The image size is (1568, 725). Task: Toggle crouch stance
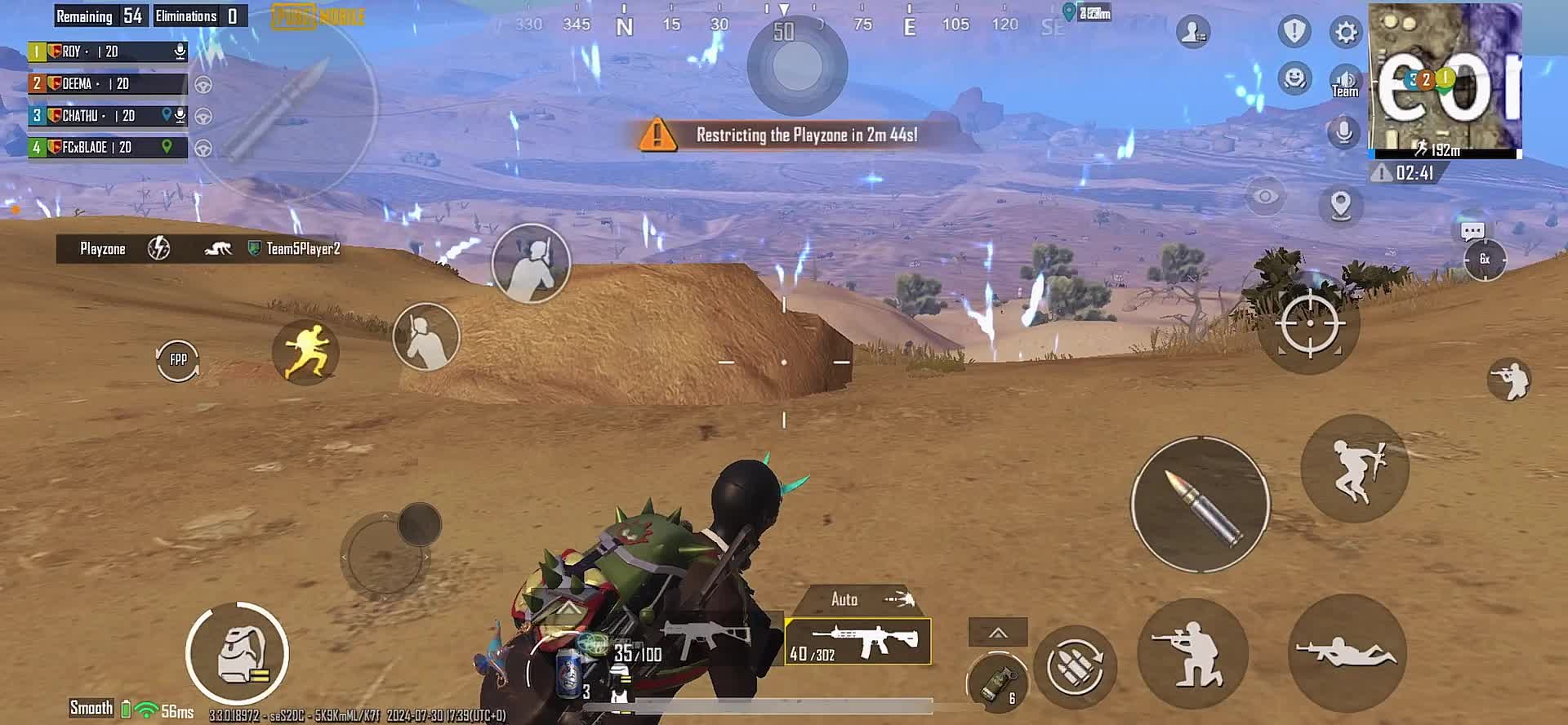(x=1192, y=654)
